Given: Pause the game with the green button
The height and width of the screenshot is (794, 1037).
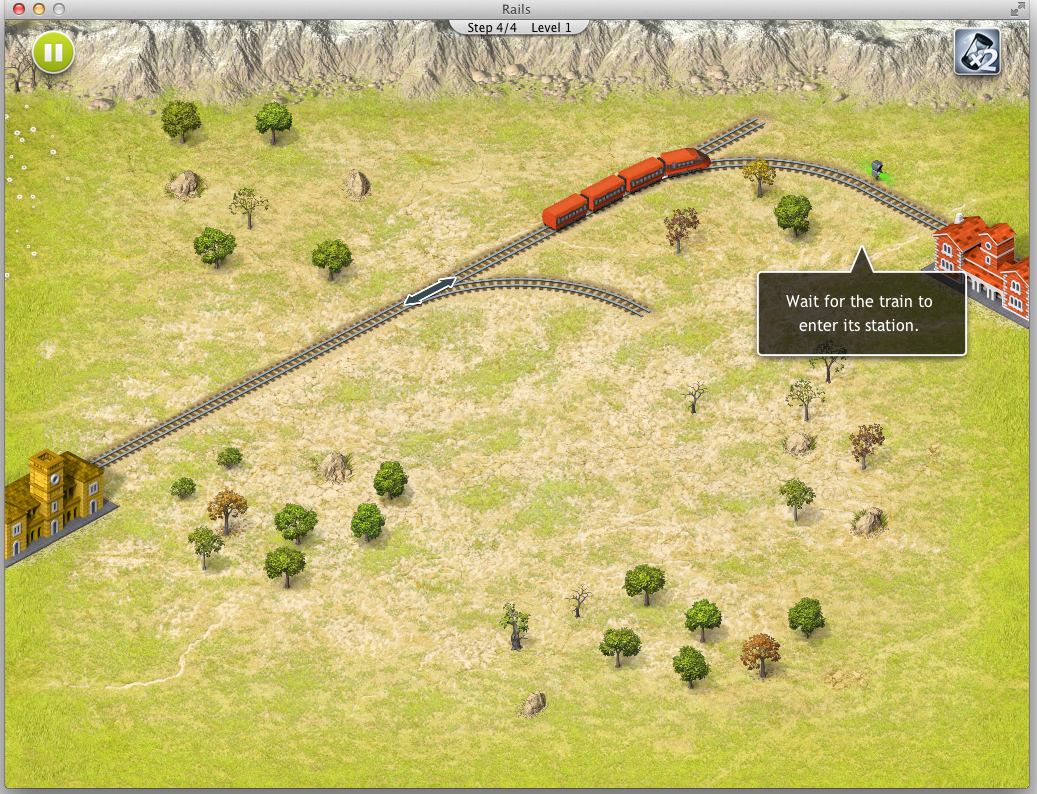Looking at the screenshot, I should 53,52.
